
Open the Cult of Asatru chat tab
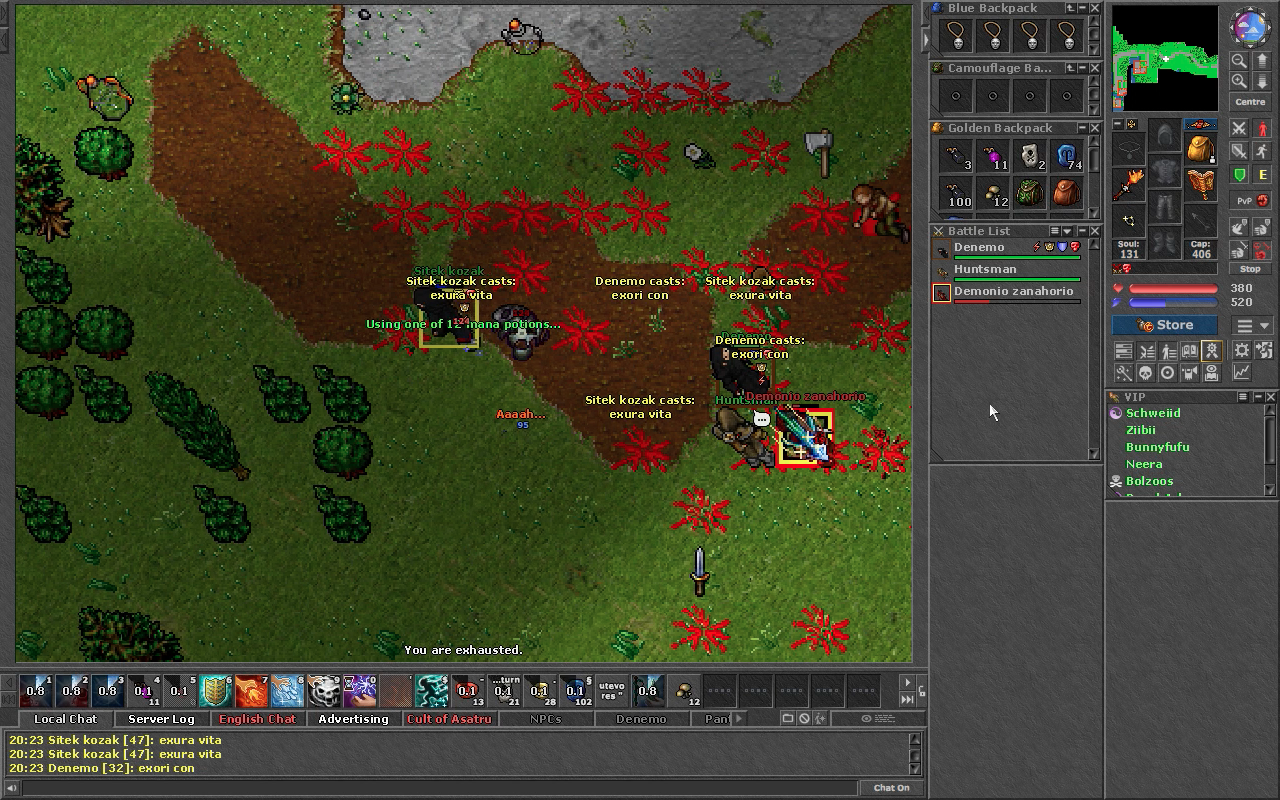[449, 719]
